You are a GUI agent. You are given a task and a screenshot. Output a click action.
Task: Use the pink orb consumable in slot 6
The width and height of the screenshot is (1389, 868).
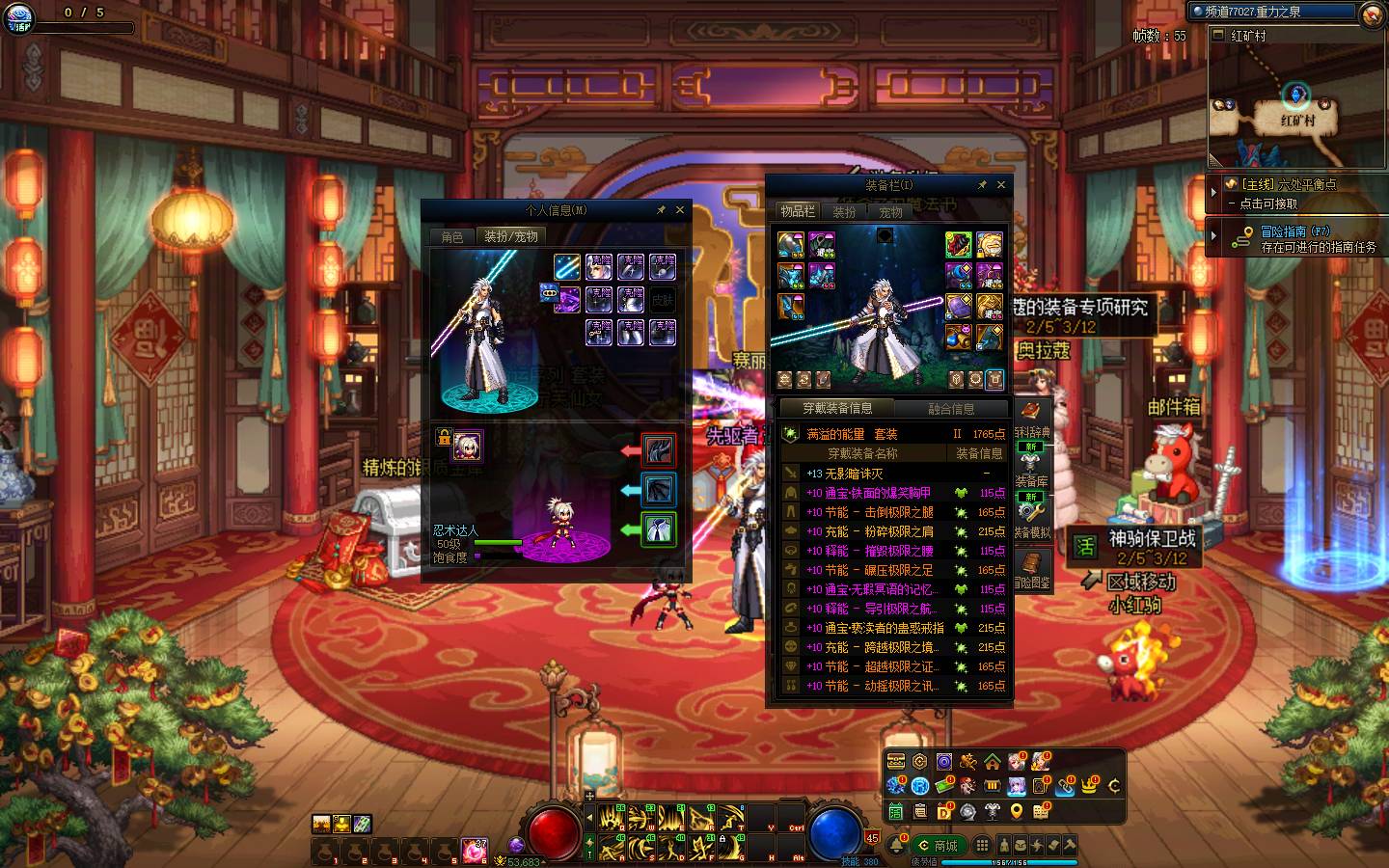(x=473, y=850)
